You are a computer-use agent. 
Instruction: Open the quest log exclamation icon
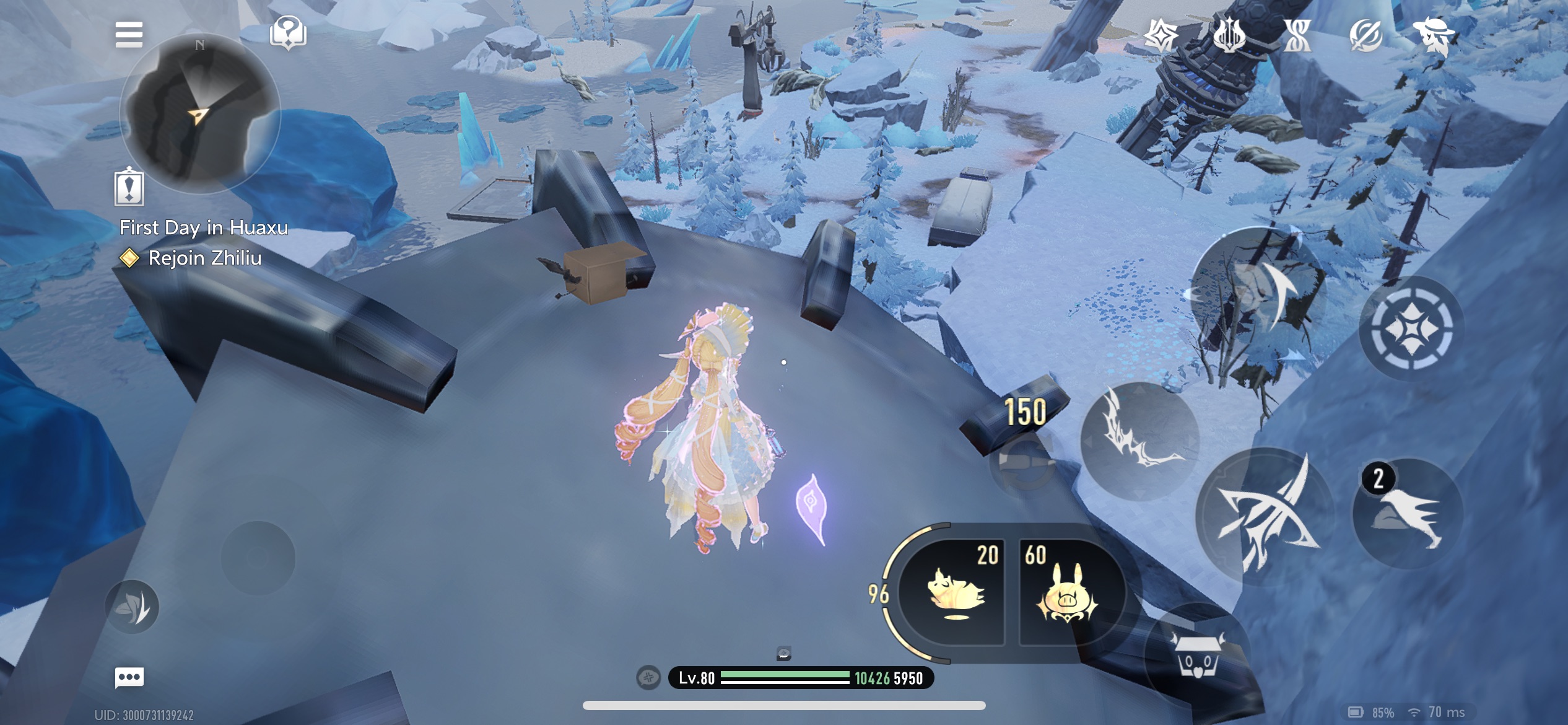129,187
